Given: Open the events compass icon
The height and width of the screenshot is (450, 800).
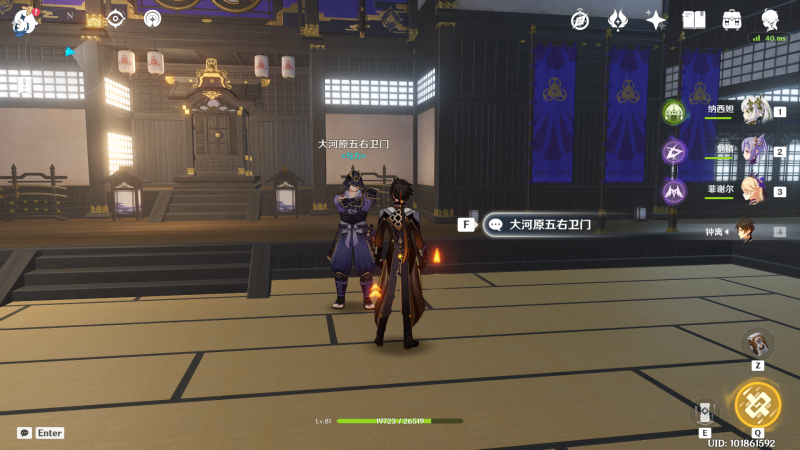Looking at the screenshot, I should (x=580, y=20).
